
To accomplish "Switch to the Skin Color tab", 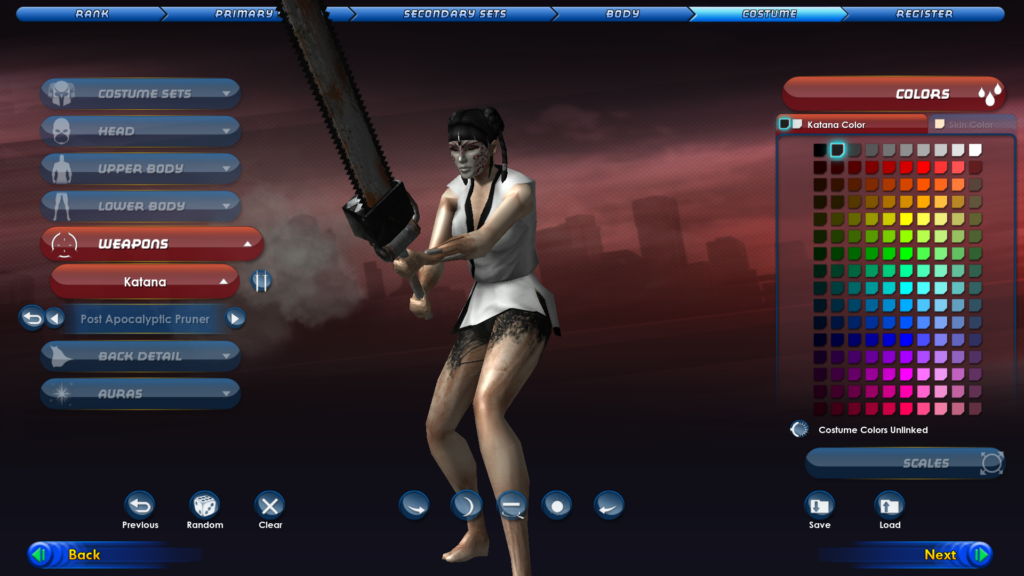I will (970, 125).
